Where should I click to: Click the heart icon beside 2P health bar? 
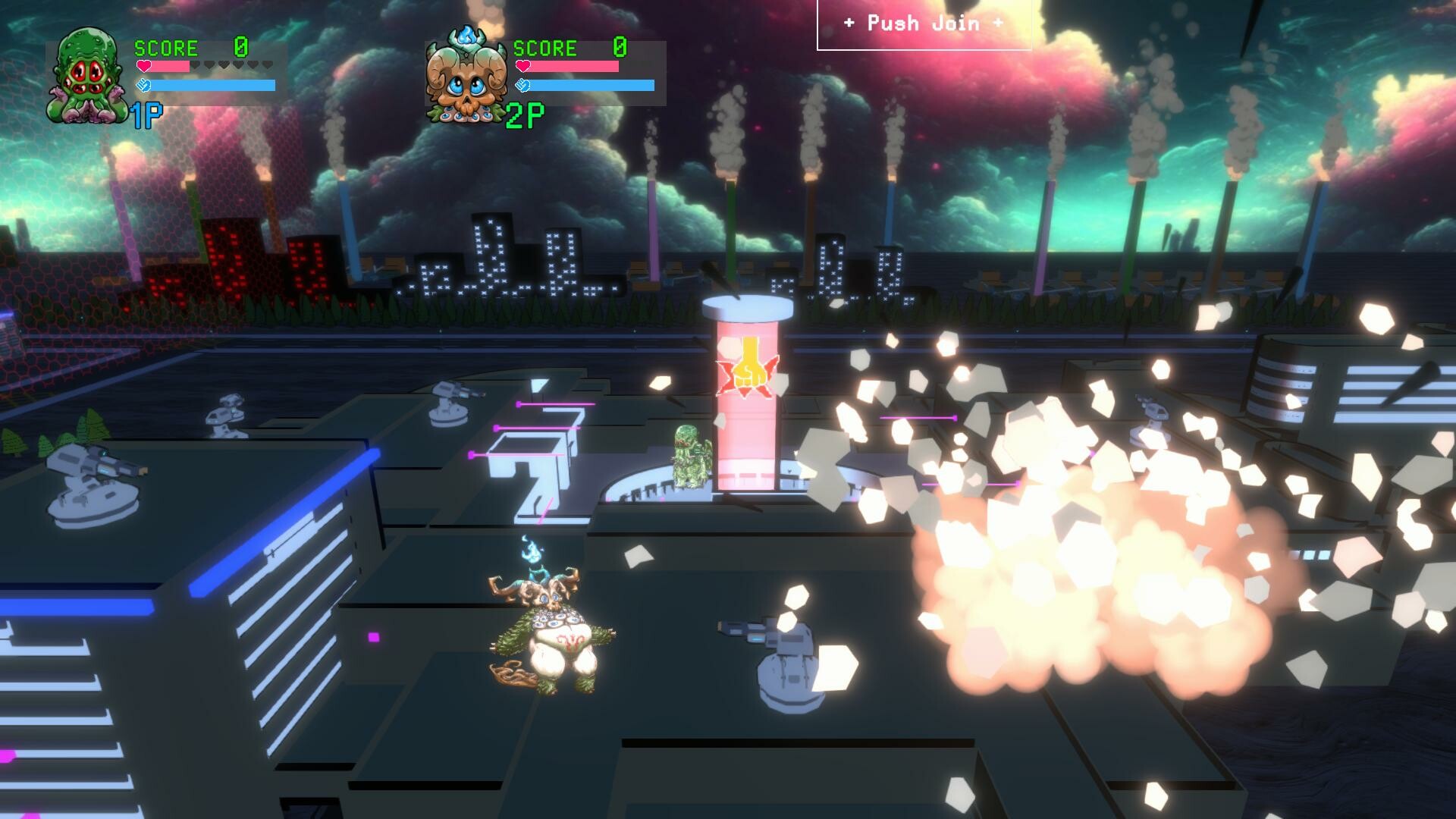(523, 65)
